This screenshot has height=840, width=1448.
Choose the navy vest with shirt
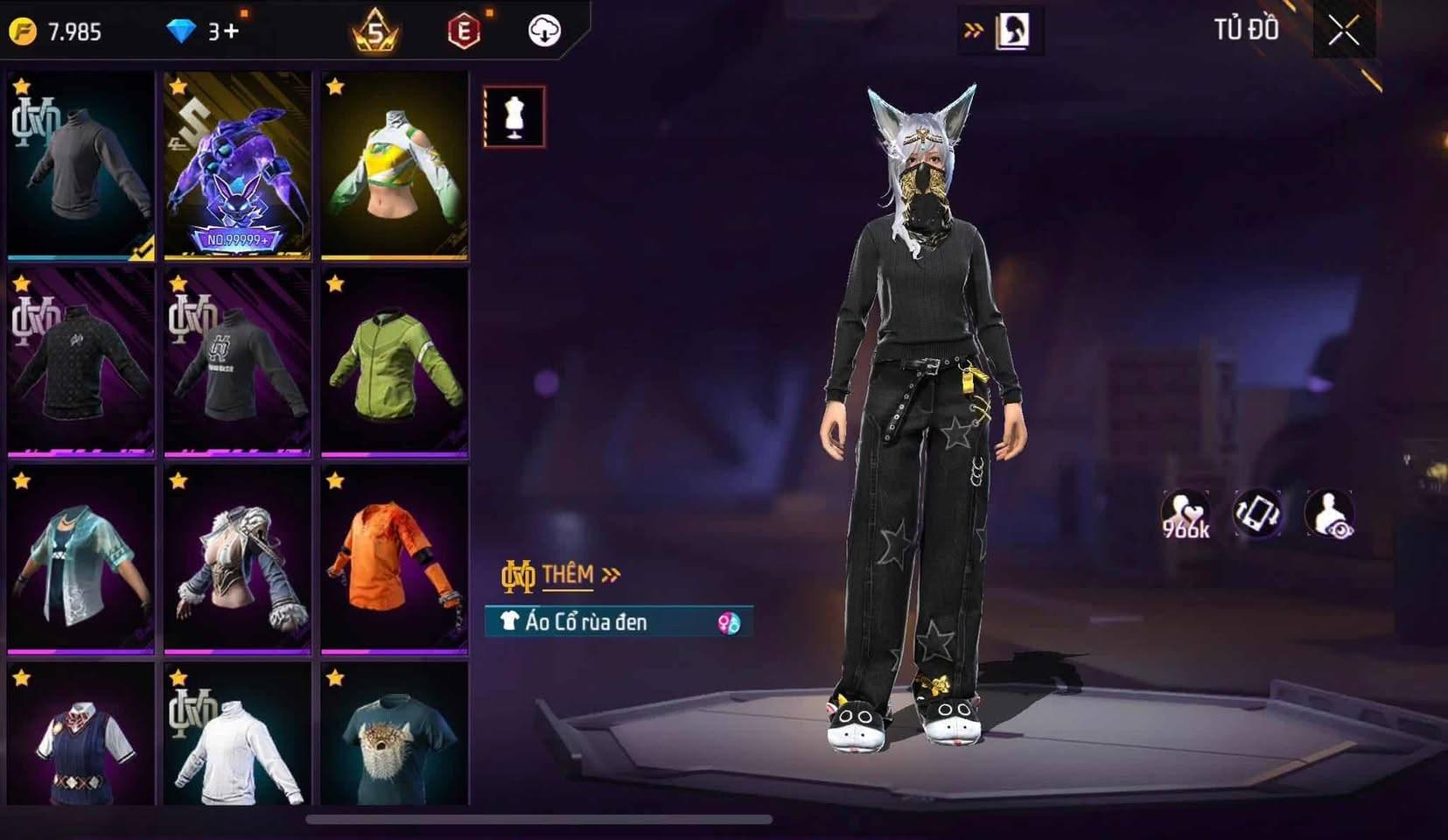coord(80,735)
